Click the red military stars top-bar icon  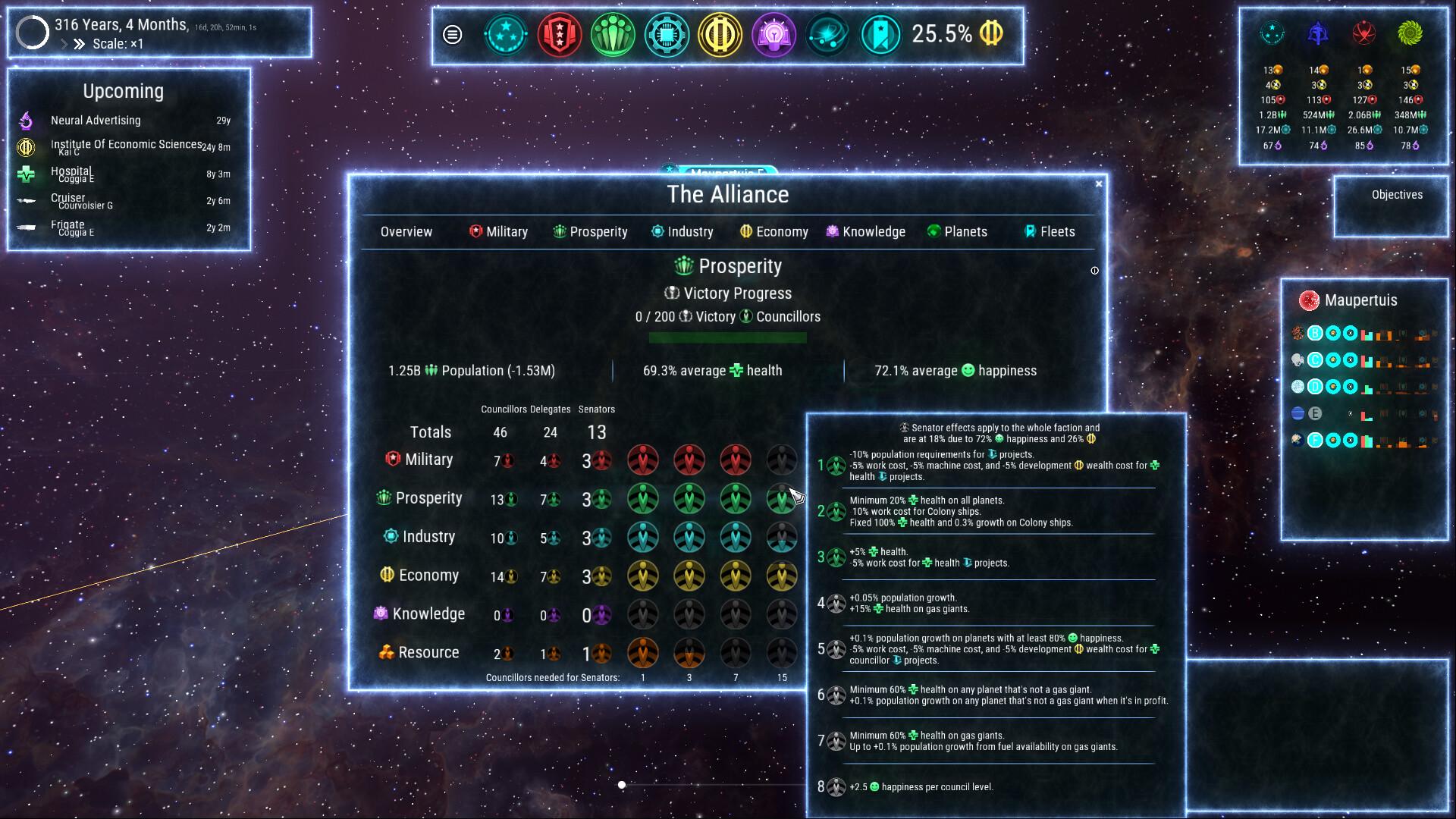coord(559,35)
